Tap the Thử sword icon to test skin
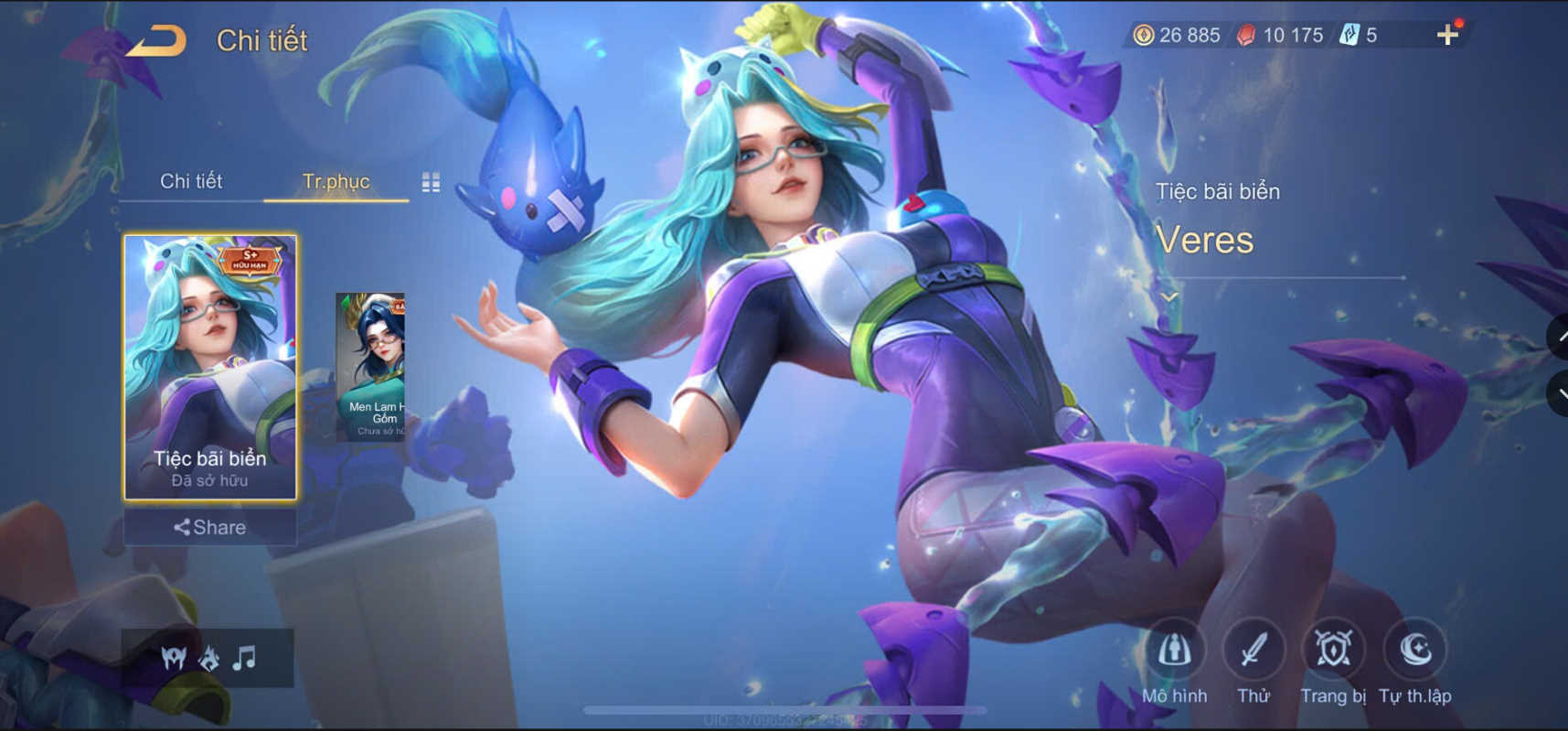The image size is (1568, 731). click(1254, 651)
